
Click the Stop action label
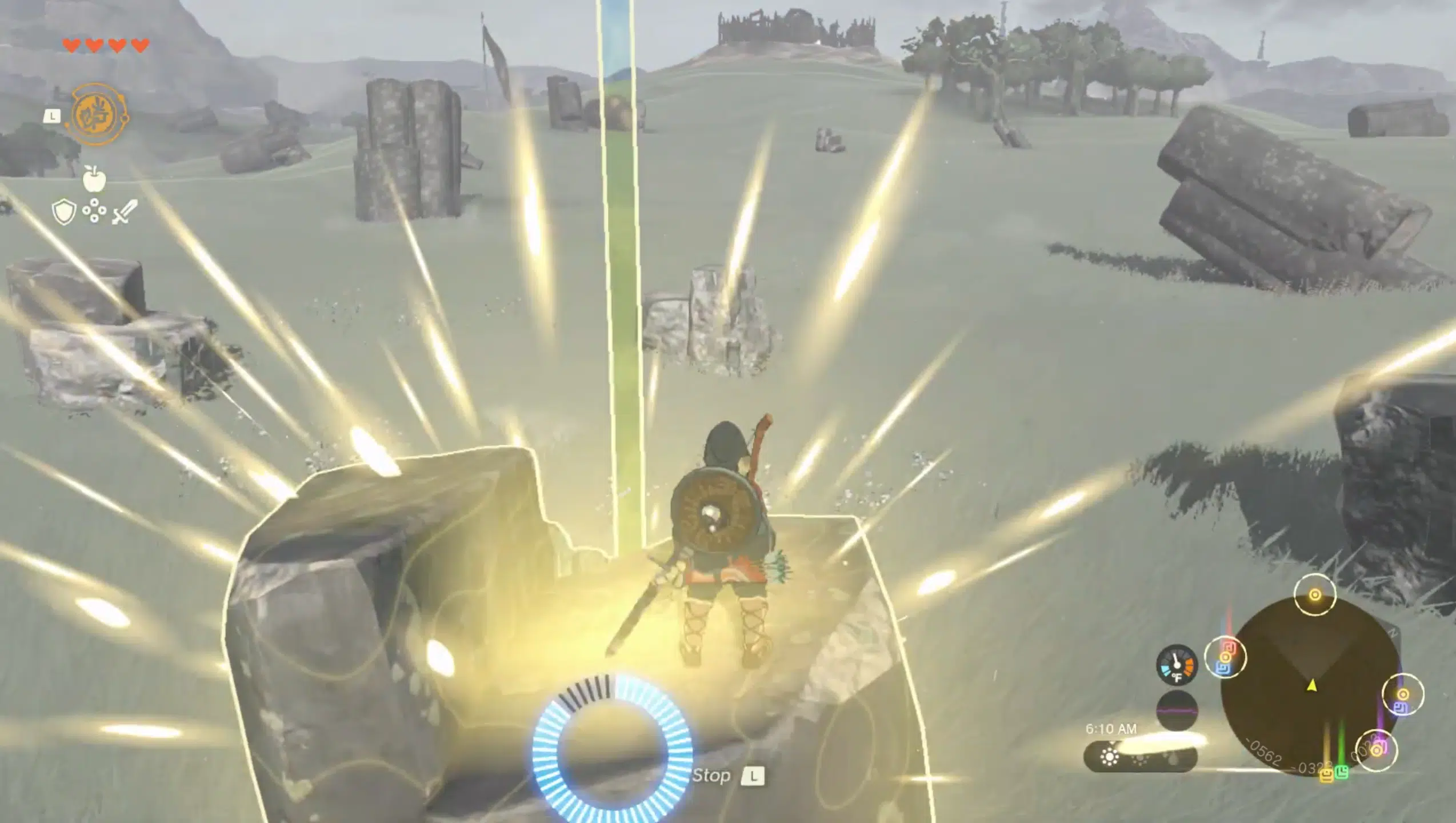click(x=711, y=774)
